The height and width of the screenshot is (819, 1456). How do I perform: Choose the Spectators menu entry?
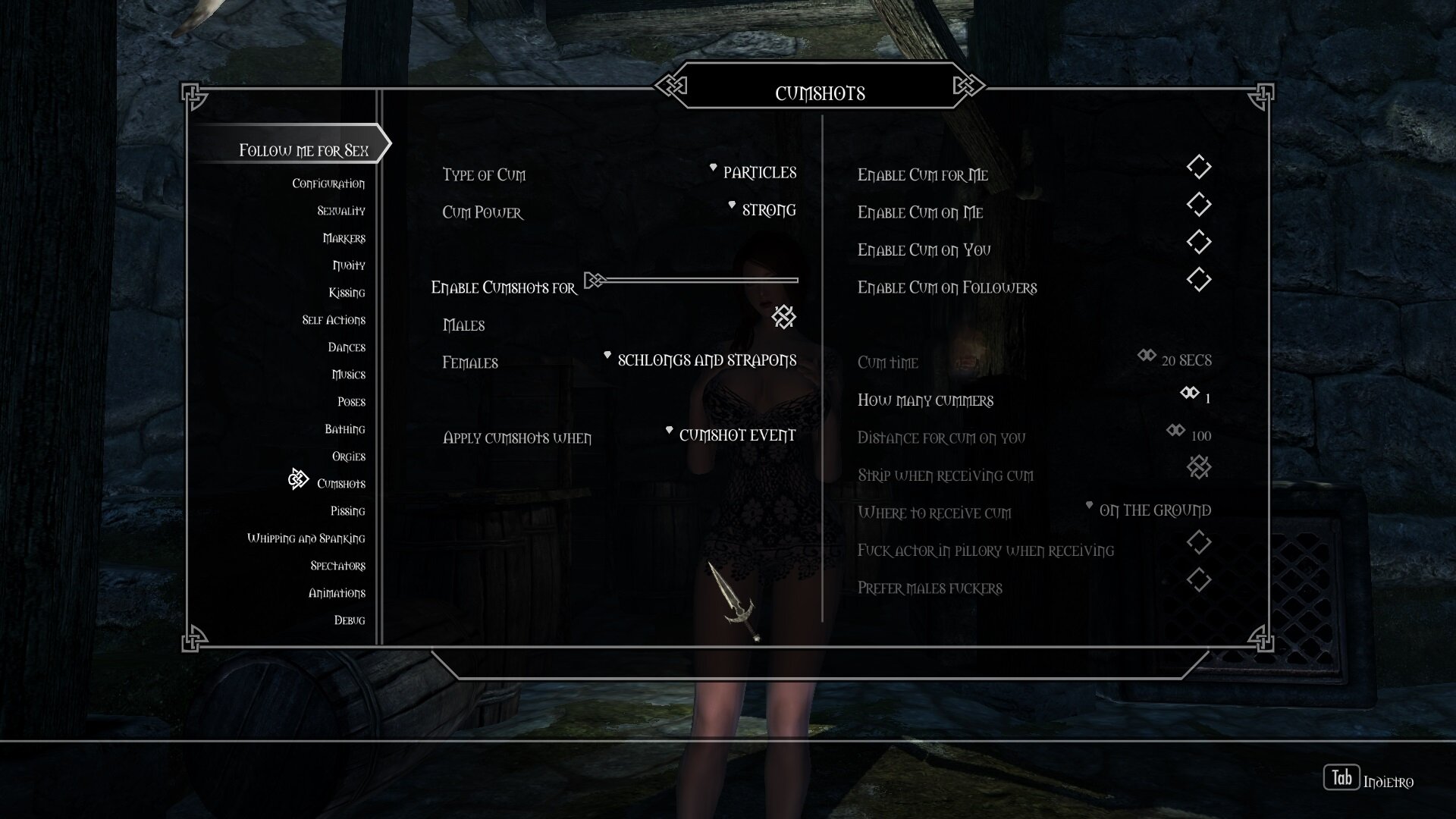point(337,566)
